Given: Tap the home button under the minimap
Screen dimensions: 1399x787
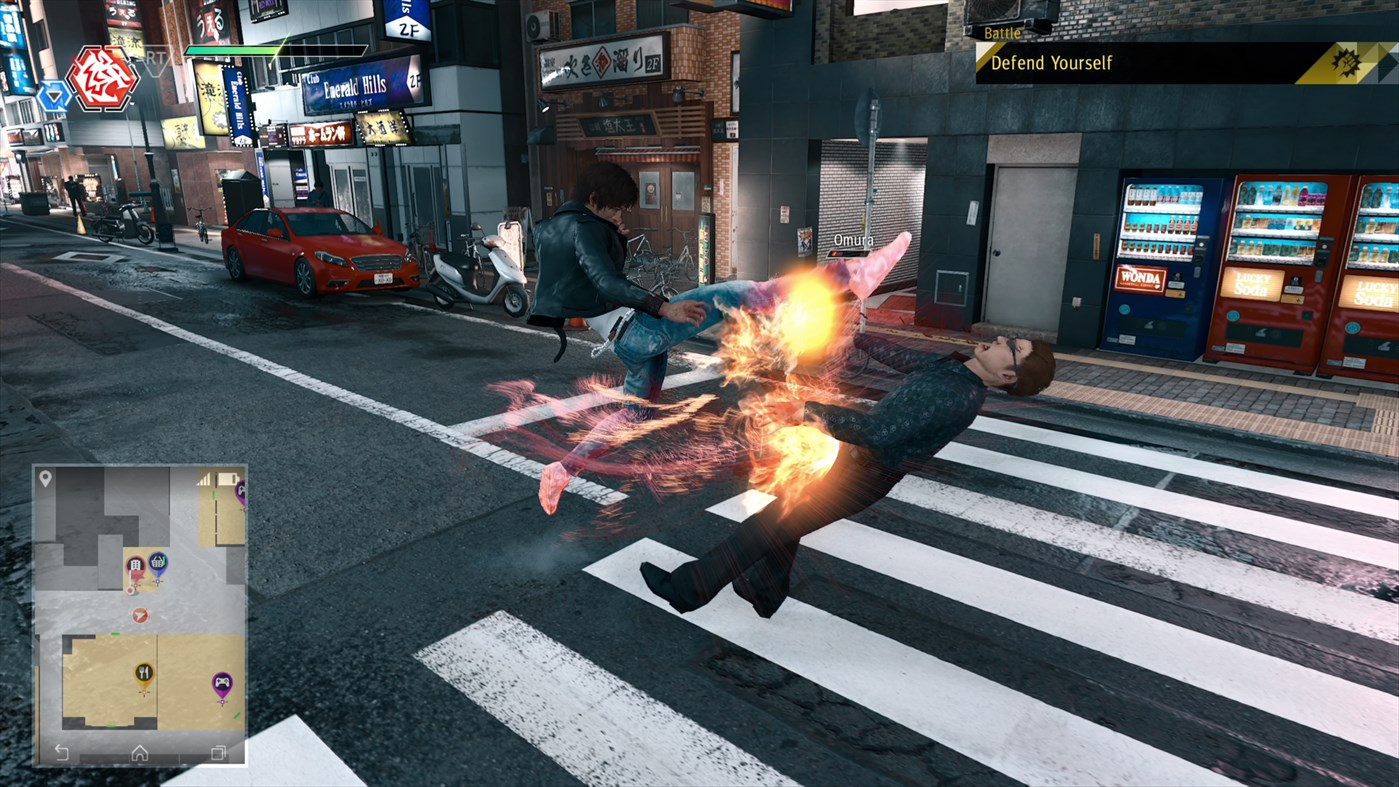Looking at the screenshot, I should (x=139, y=750).
